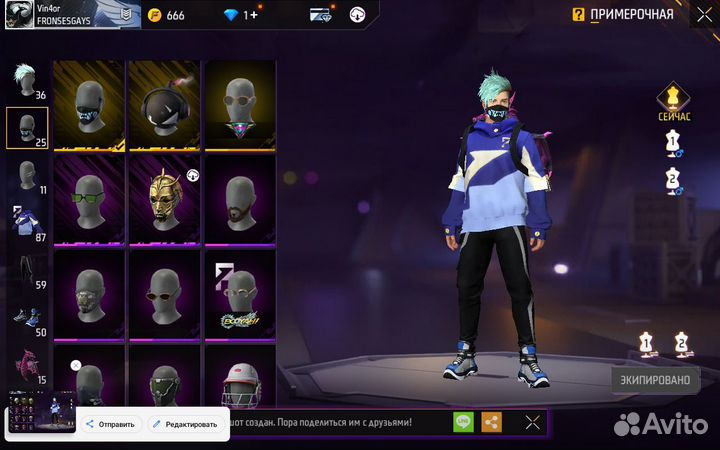Tap the Отправить share button
This screenshot has height=450, width=720.
pyautogui.click(x=111, y=424)
